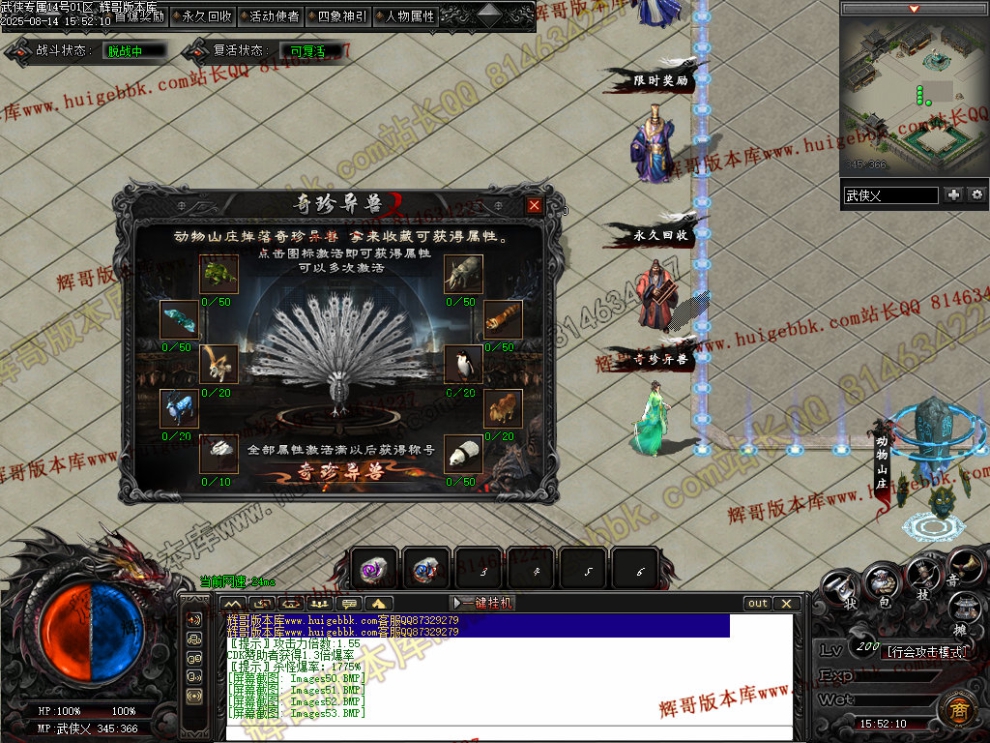Use the purple orb hotbar item

tap(374, 570)
